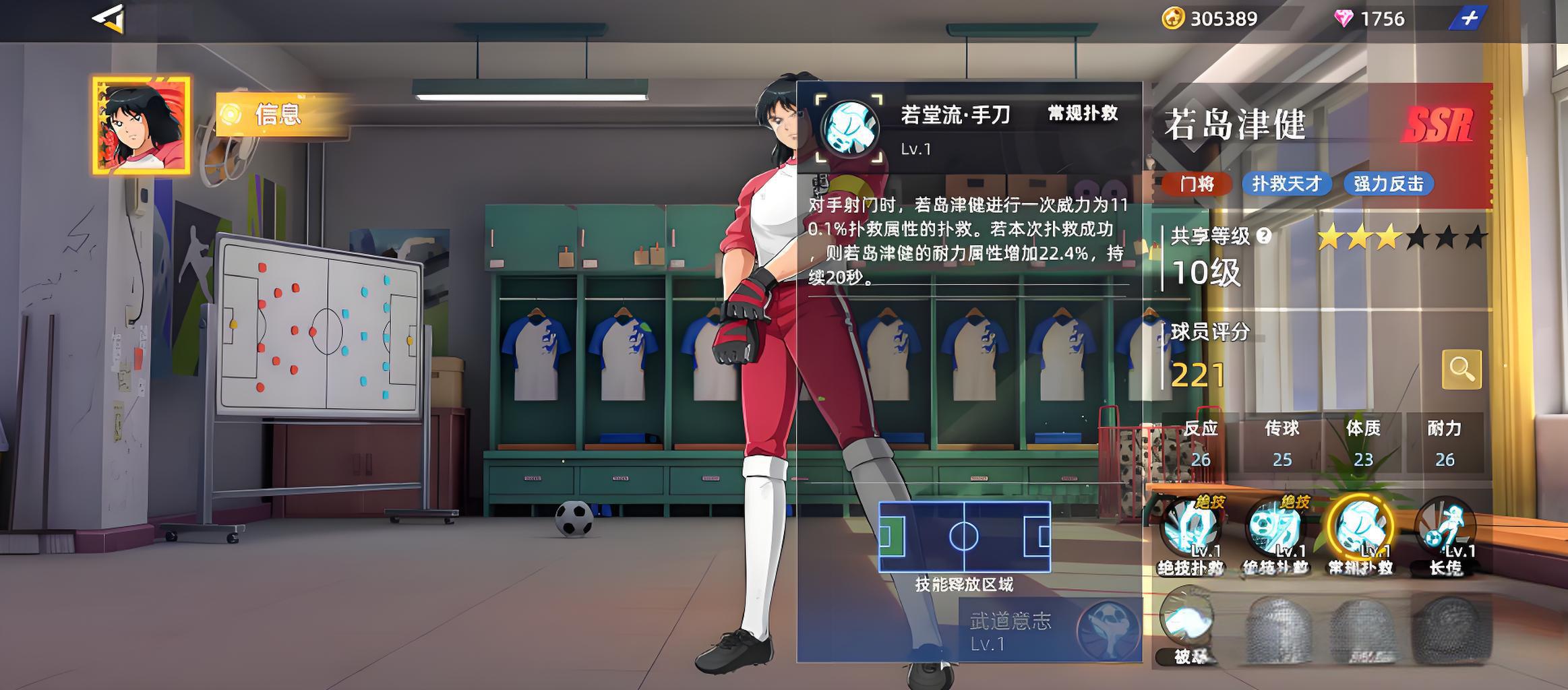Viewport: 1568px width, 690px height.
Task: View the 扑救天才 trait tag
Action: click(x=1286, y=184)
